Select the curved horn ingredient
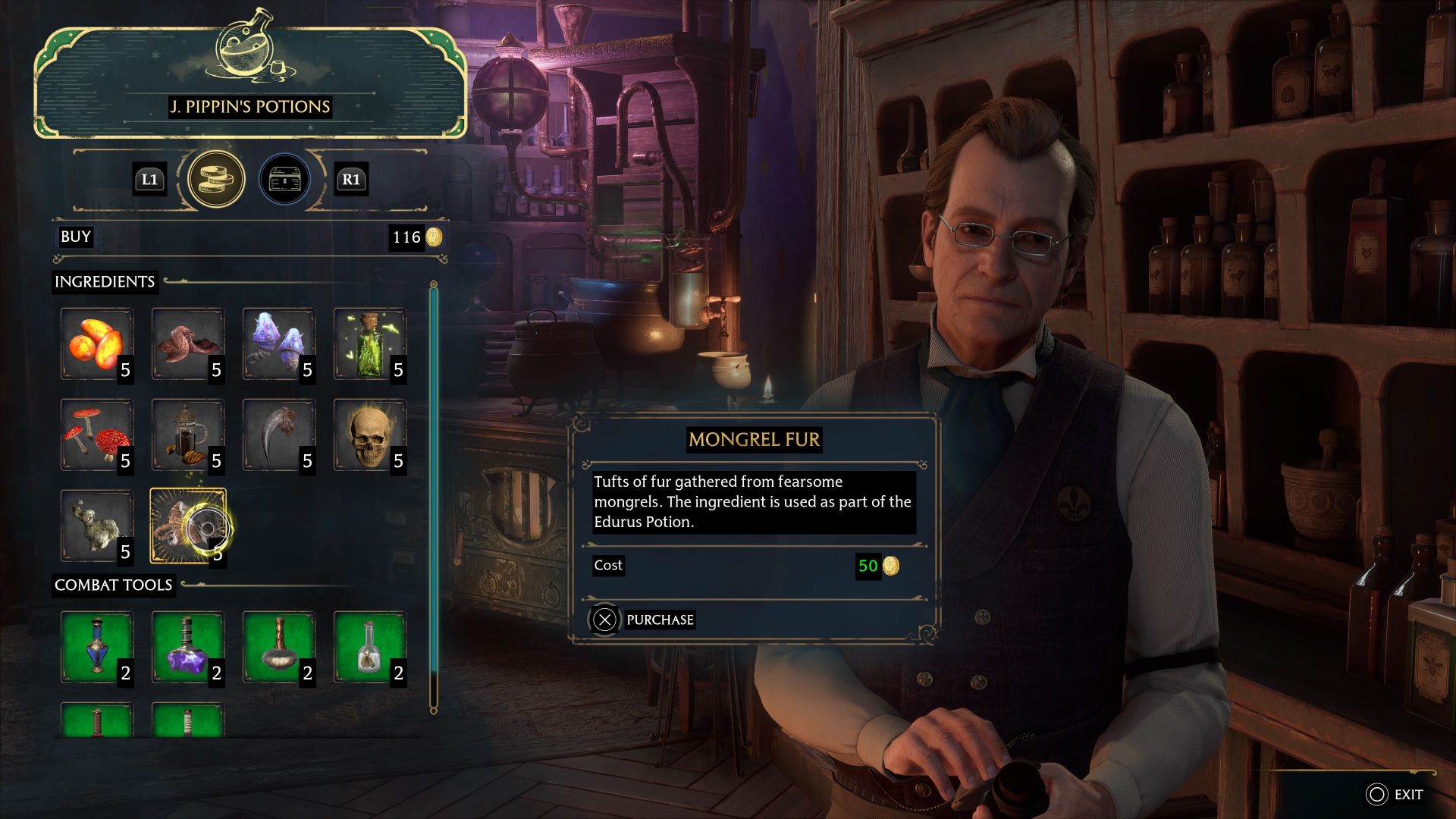The height and width of the screenshot is (819, 1456). 278,432
